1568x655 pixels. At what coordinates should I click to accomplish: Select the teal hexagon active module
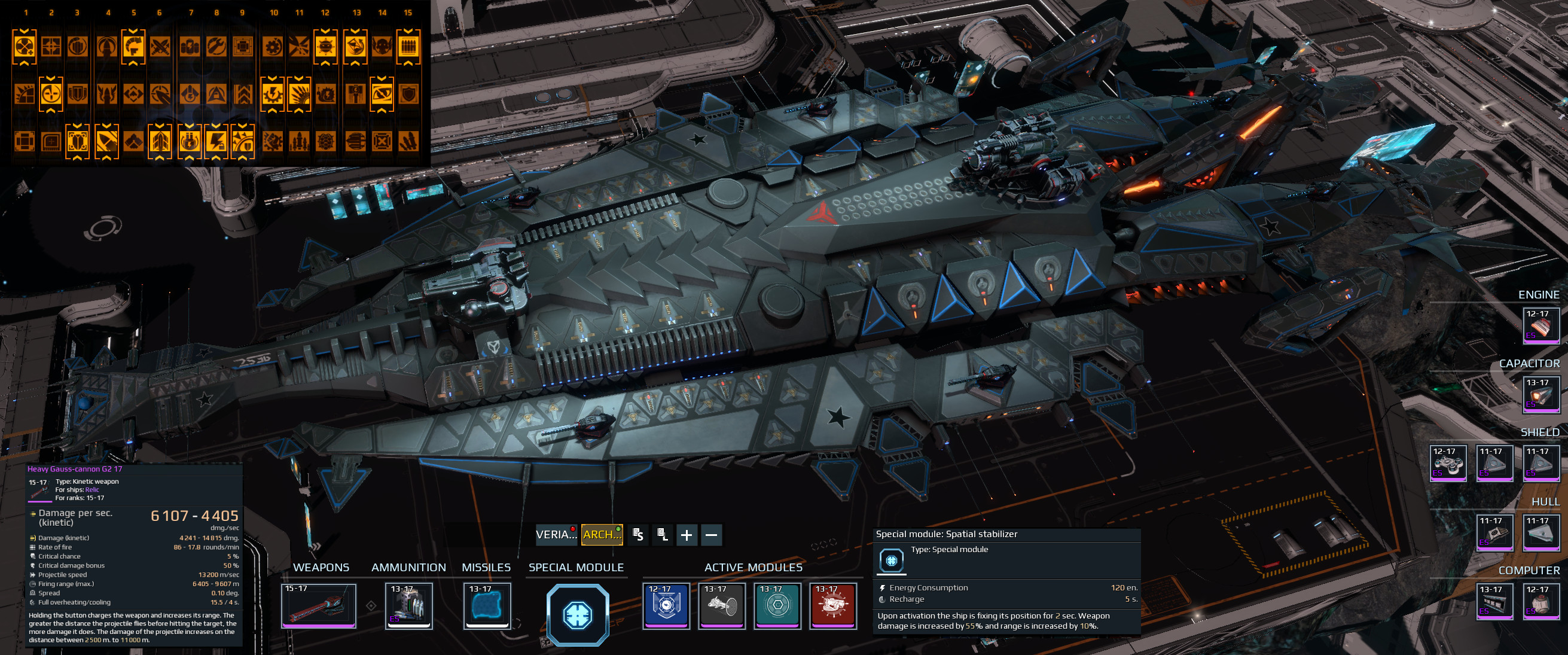point(777,606)
